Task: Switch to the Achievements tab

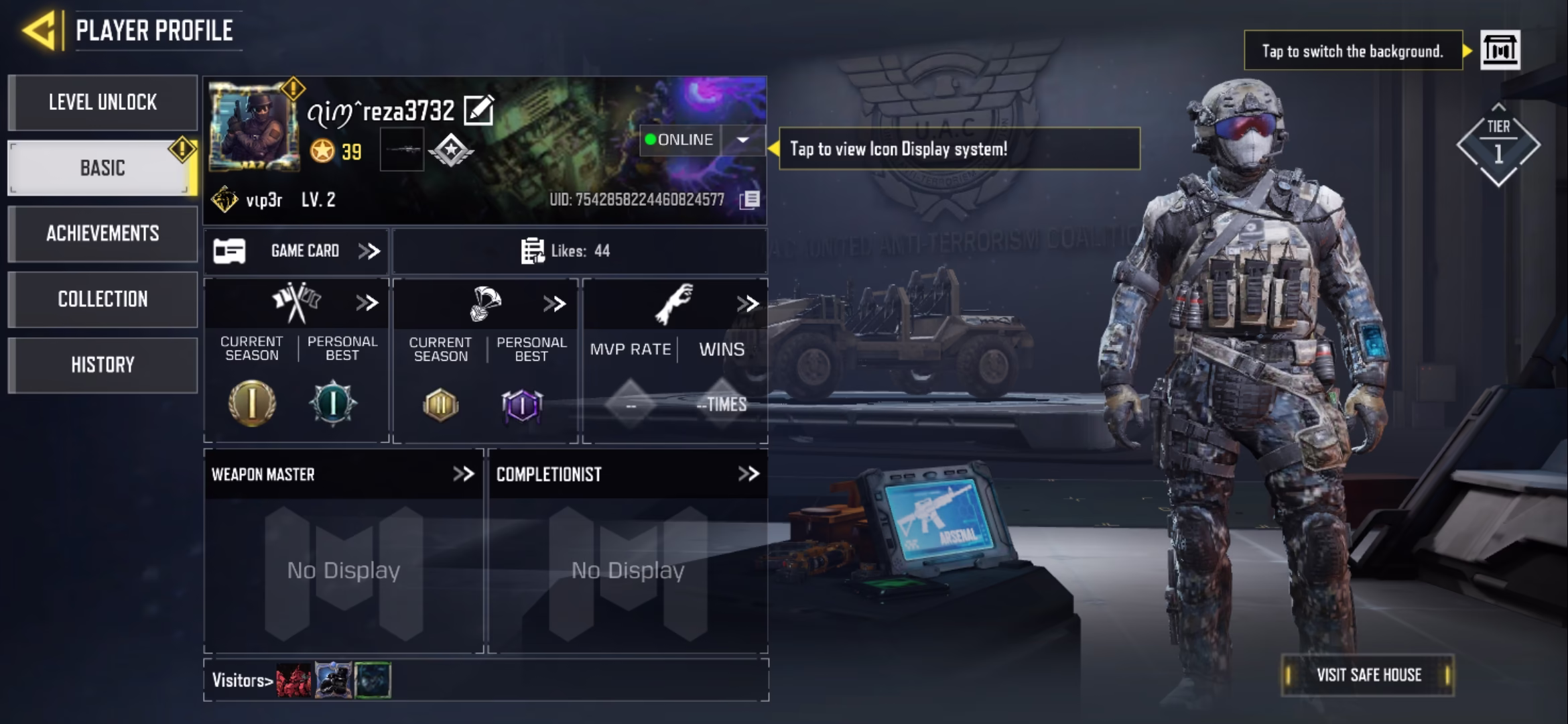Action: tap(103, 233)
